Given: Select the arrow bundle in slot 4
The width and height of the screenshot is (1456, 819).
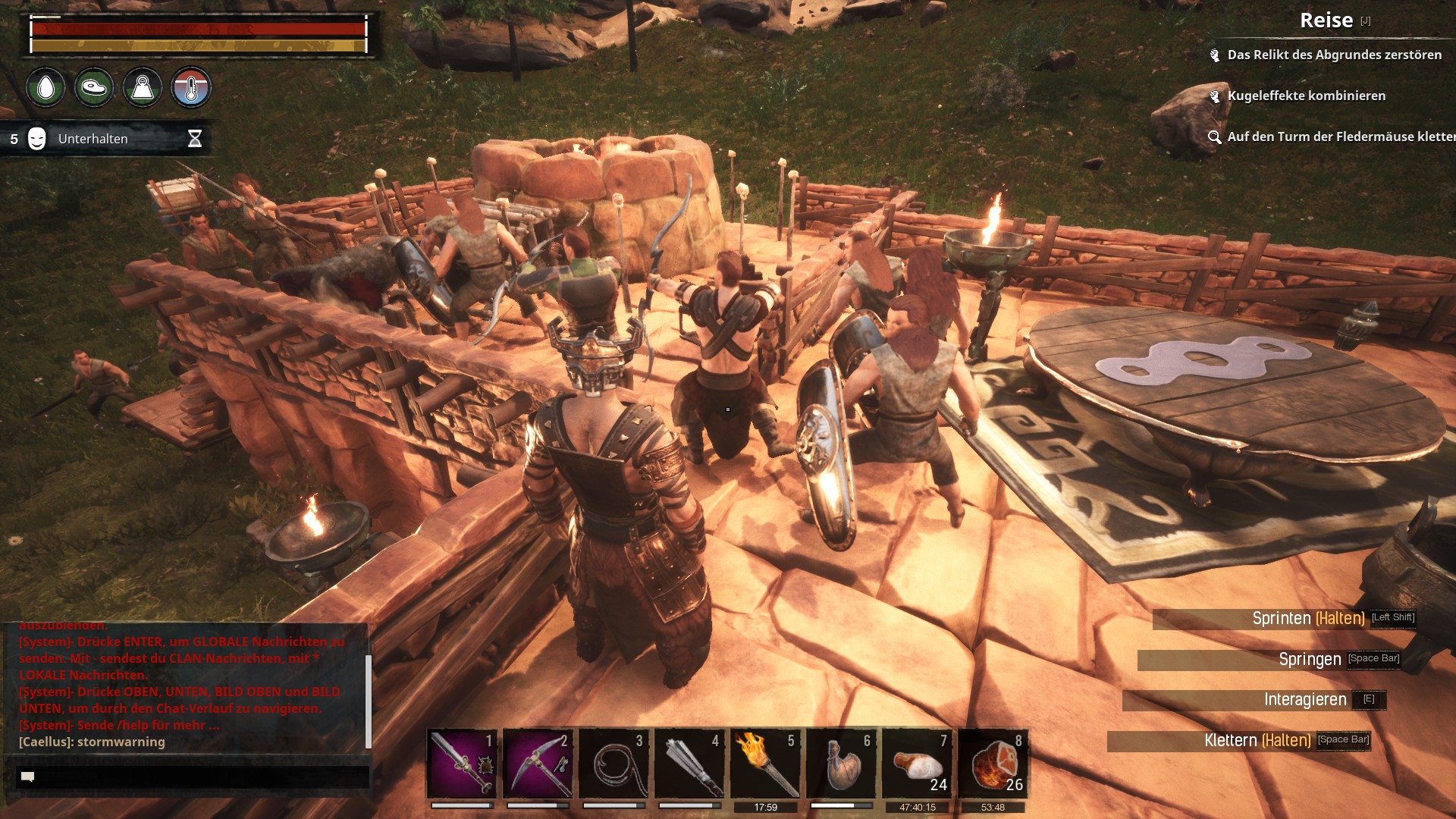Looking at the screenshot, I should click(689, 763).
